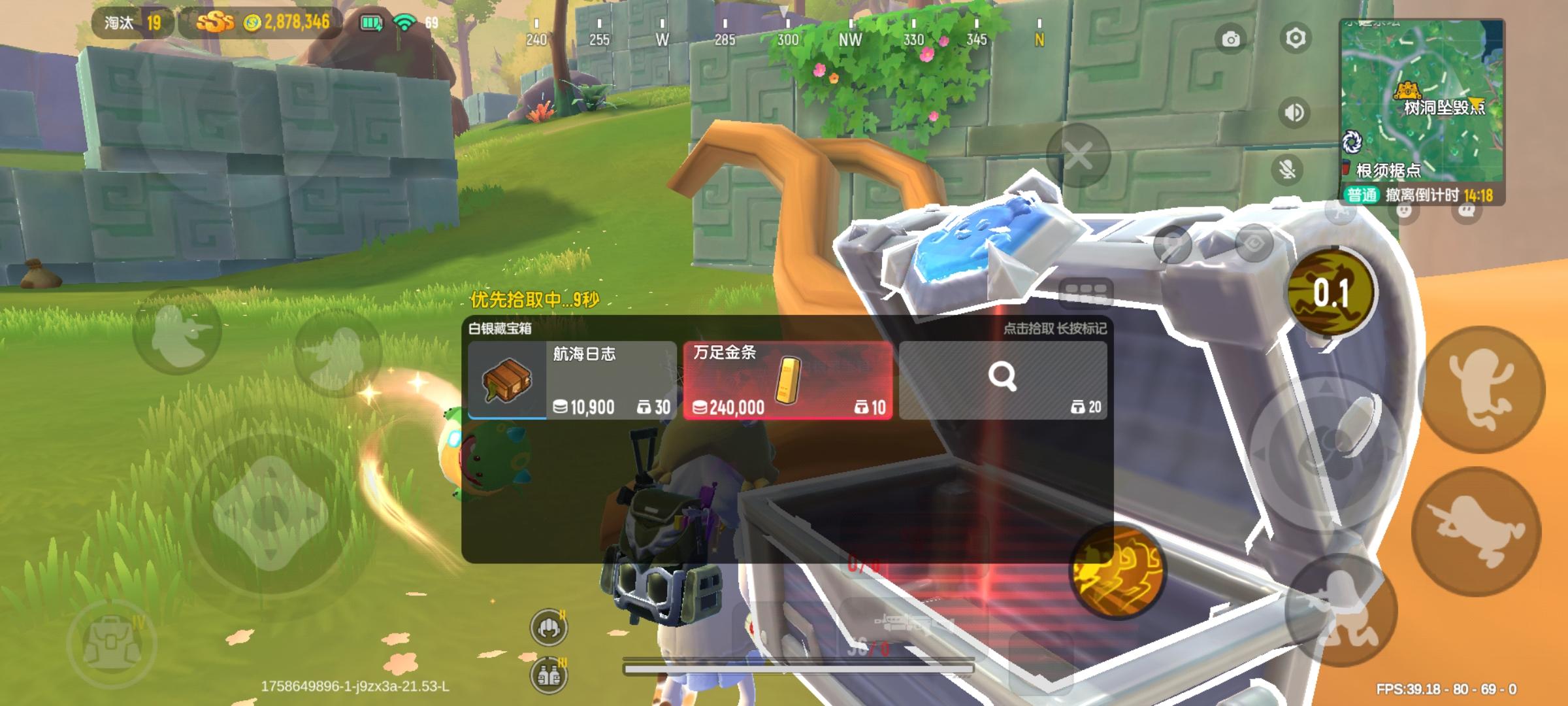Take a screenshot with the camera icon
1568x706 pixels.
click(1231, 39)
